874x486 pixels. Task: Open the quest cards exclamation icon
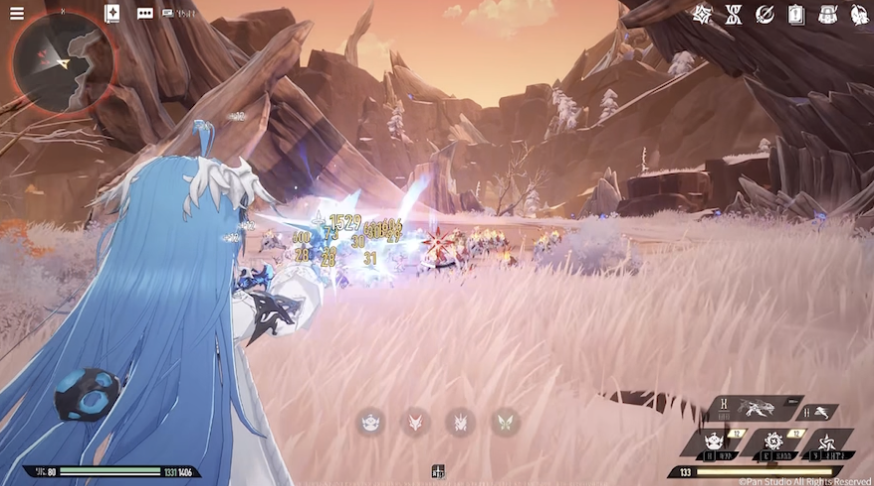pos(796,14)
